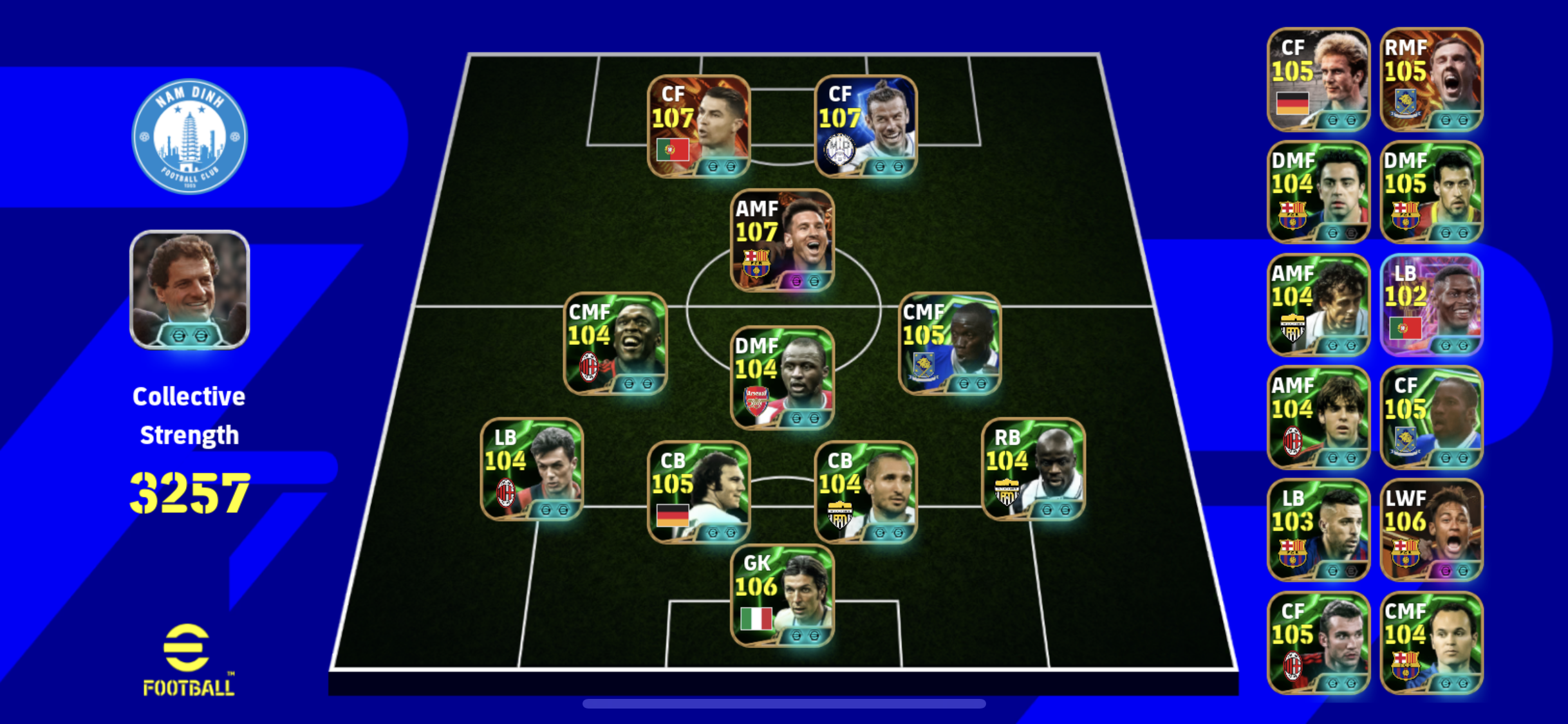Select the LB 104 AC Milan defender
Screen dimensions: 1568x724
532,469
